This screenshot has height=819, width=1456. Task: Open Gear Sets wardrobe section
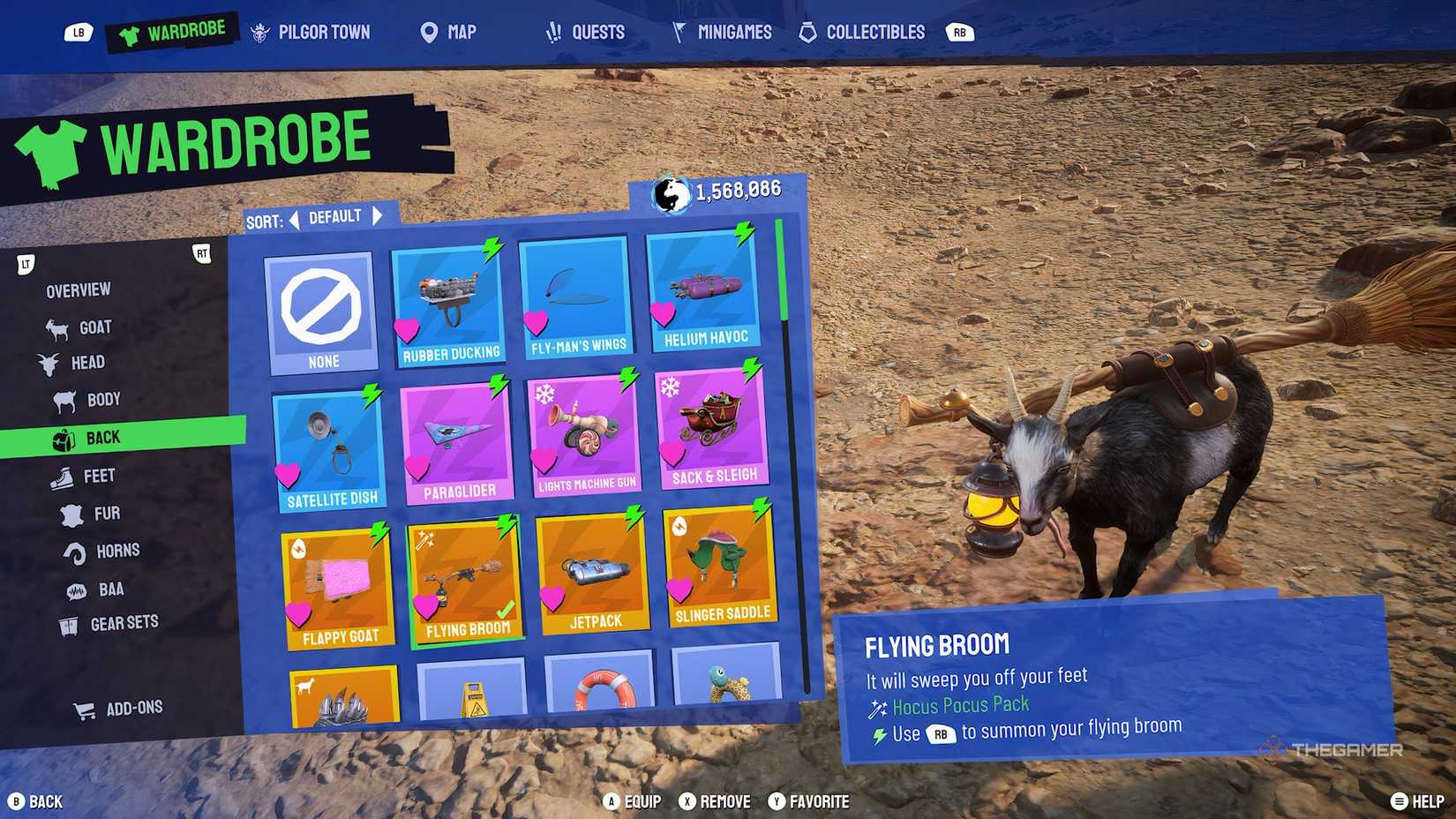tap(69, 622)
